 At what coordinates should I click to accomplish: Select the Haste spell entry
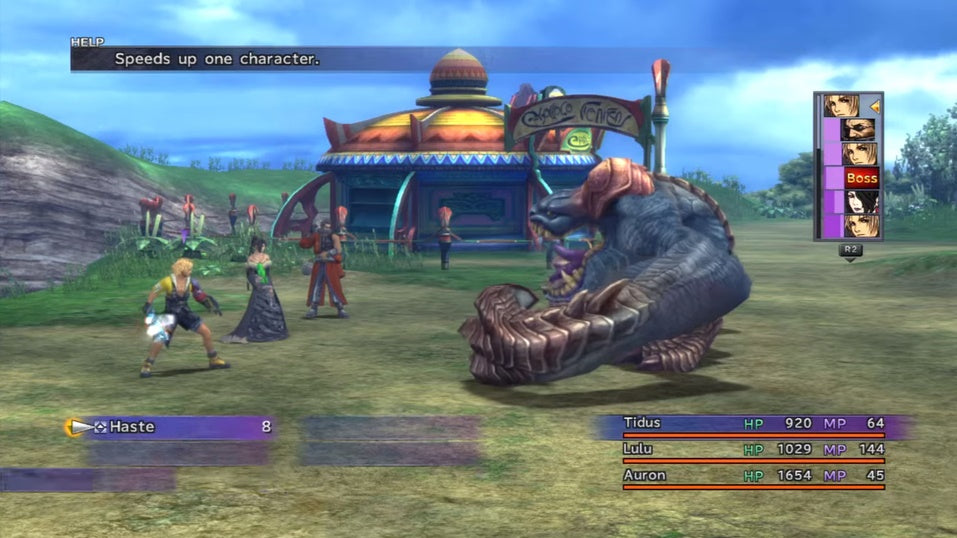tap(170, 427)
